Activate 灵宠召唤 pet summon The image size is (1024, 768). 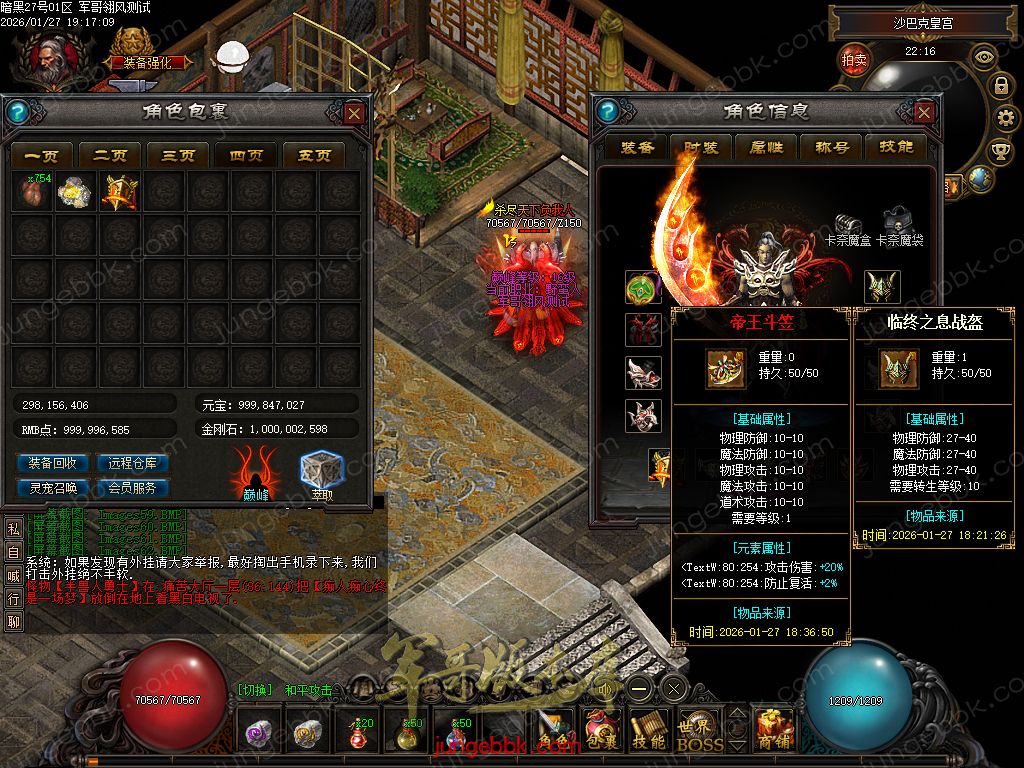(x=53, y=488)
